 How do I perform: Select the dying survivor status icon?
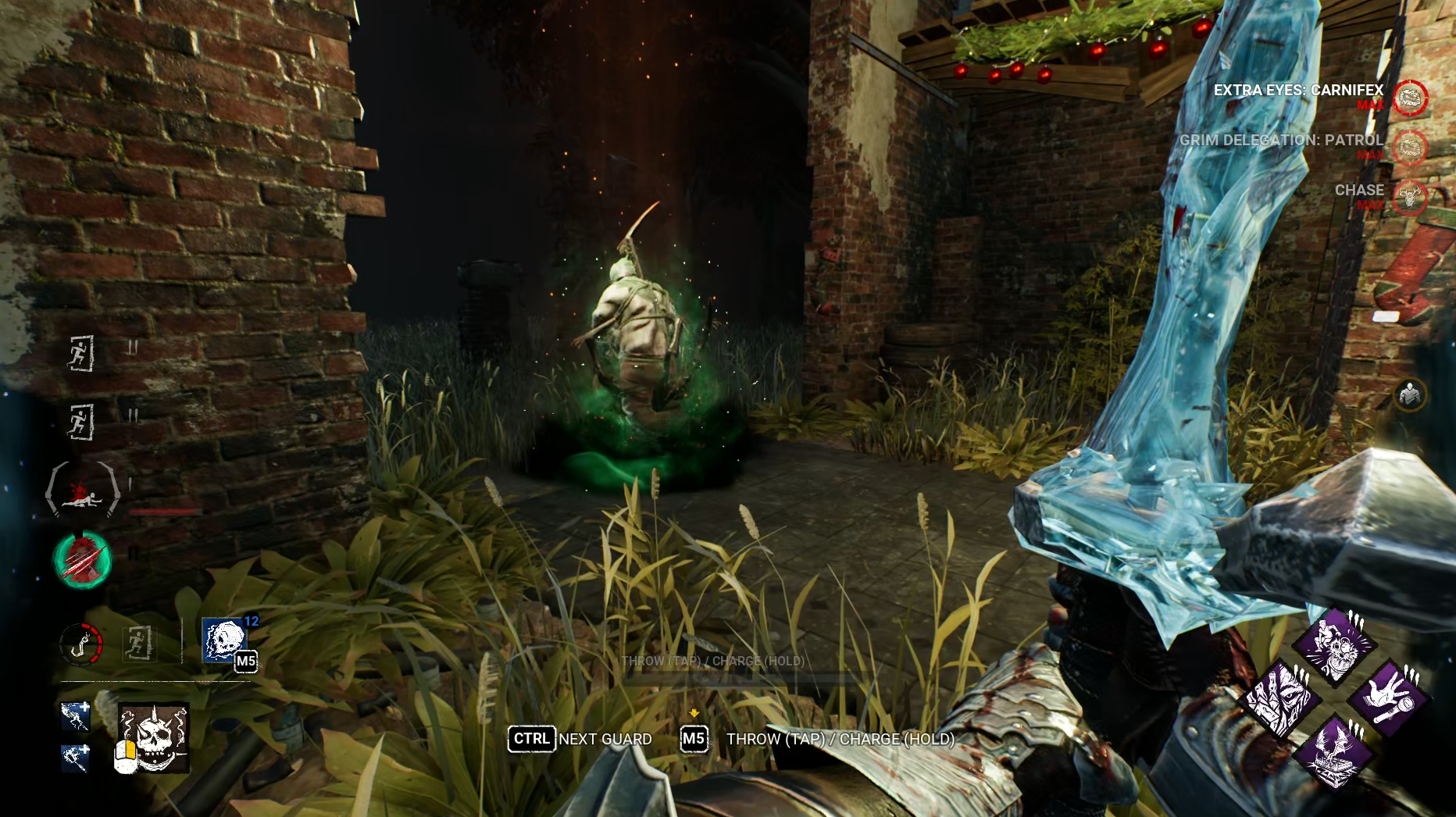[82, 490]
